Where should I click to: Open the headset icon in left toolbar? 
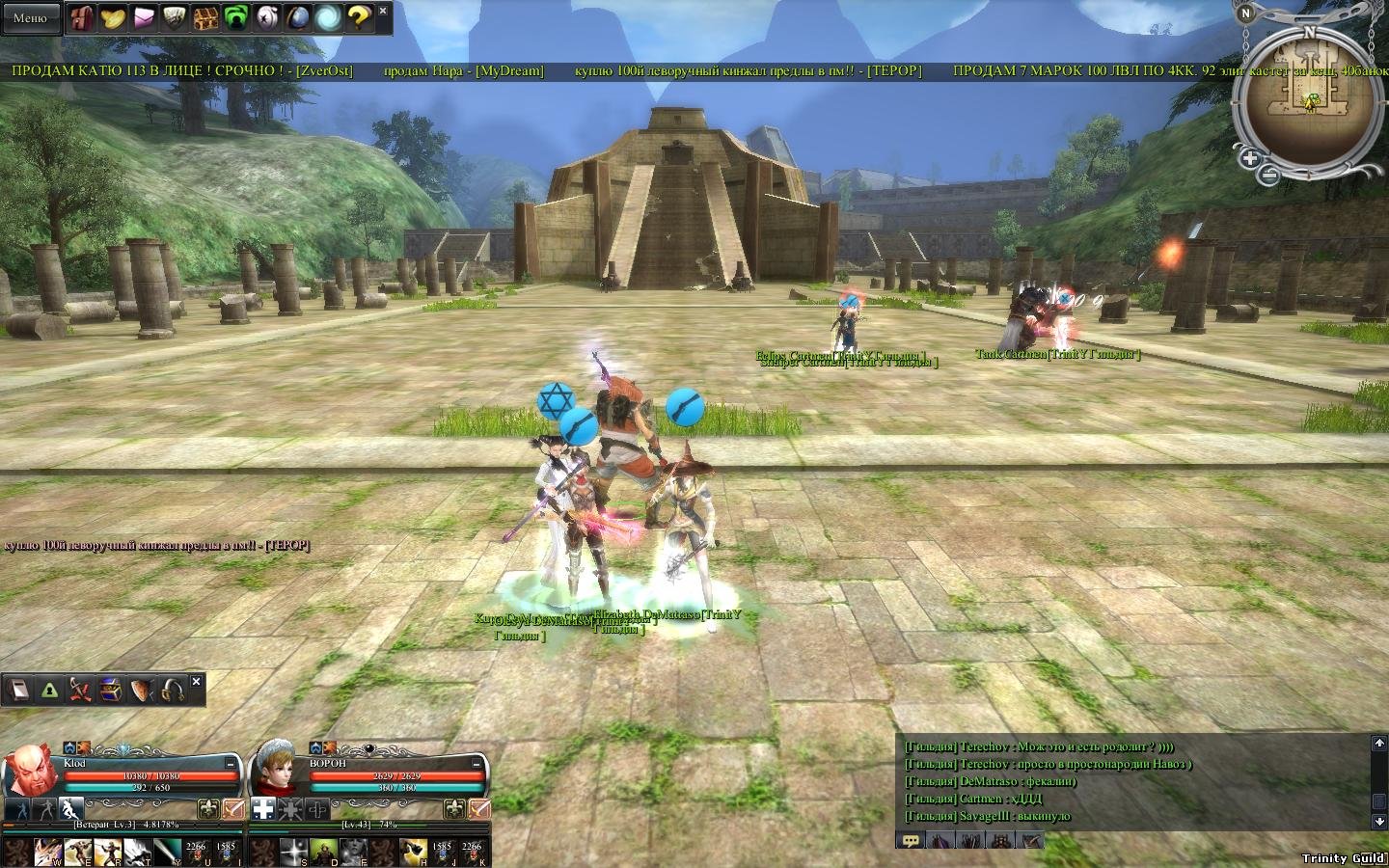point(174,691)
